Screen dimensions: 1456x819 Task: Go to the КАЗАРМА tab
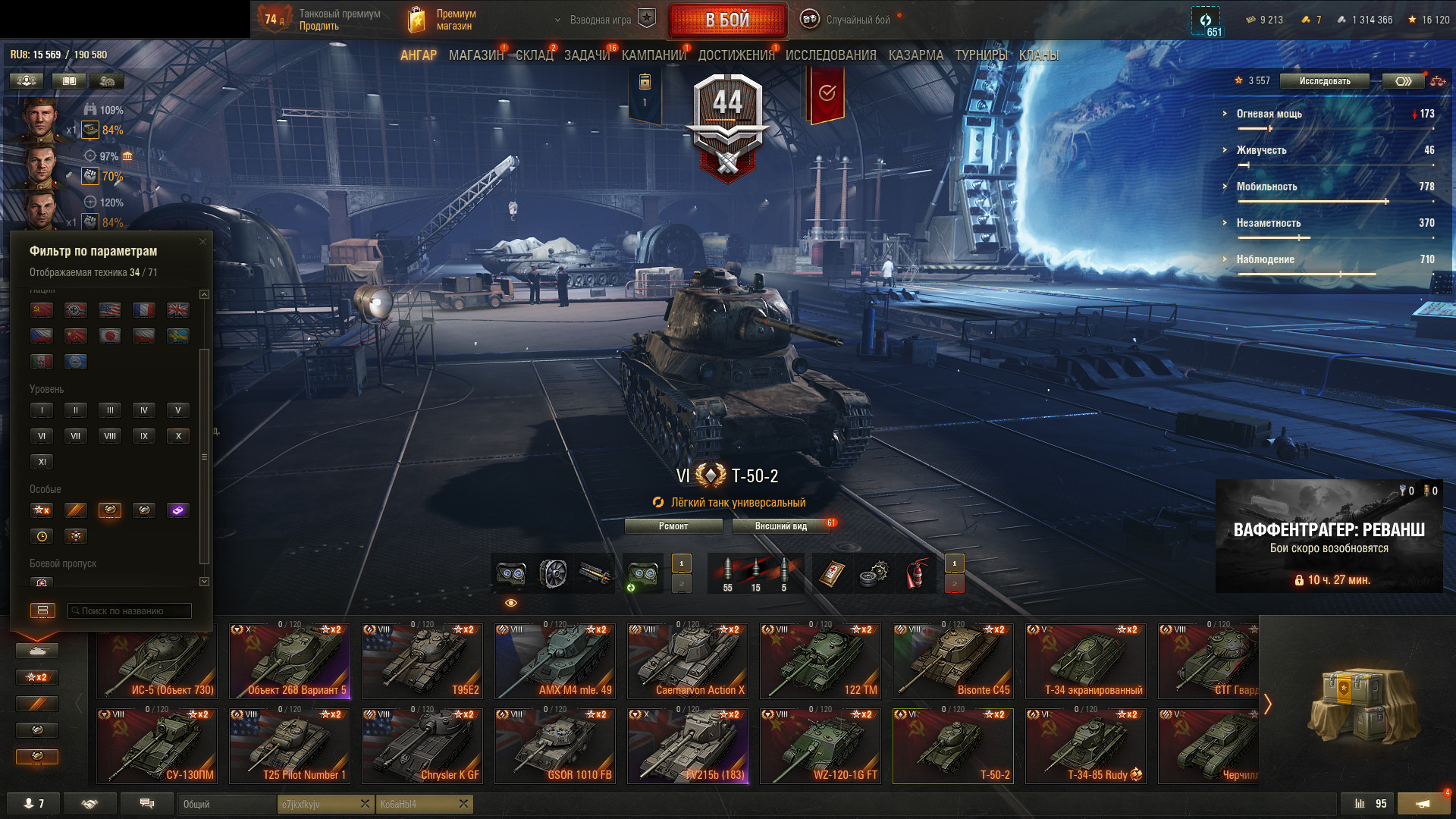[915, 55]
